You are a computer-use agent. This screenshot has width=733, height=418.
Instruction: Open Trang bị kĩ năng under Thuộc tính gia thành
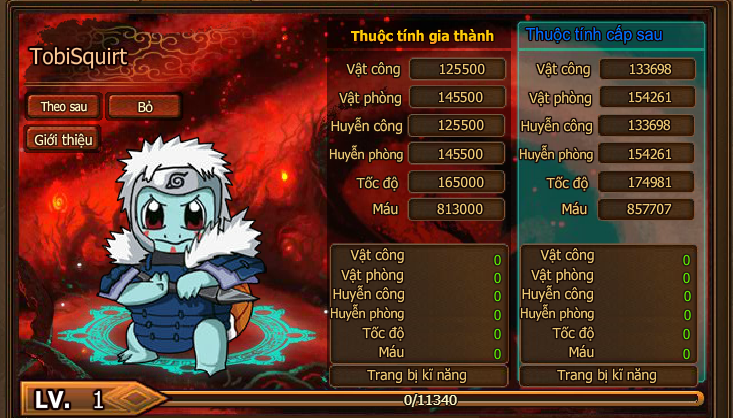418,376
